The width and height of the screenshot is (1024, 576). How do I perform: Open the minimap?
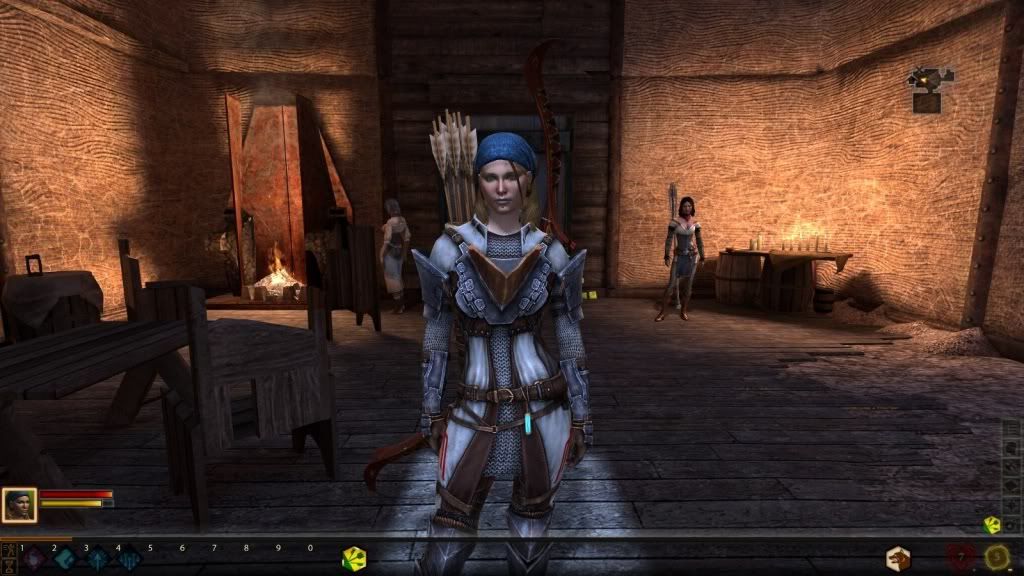click(929, 89)
